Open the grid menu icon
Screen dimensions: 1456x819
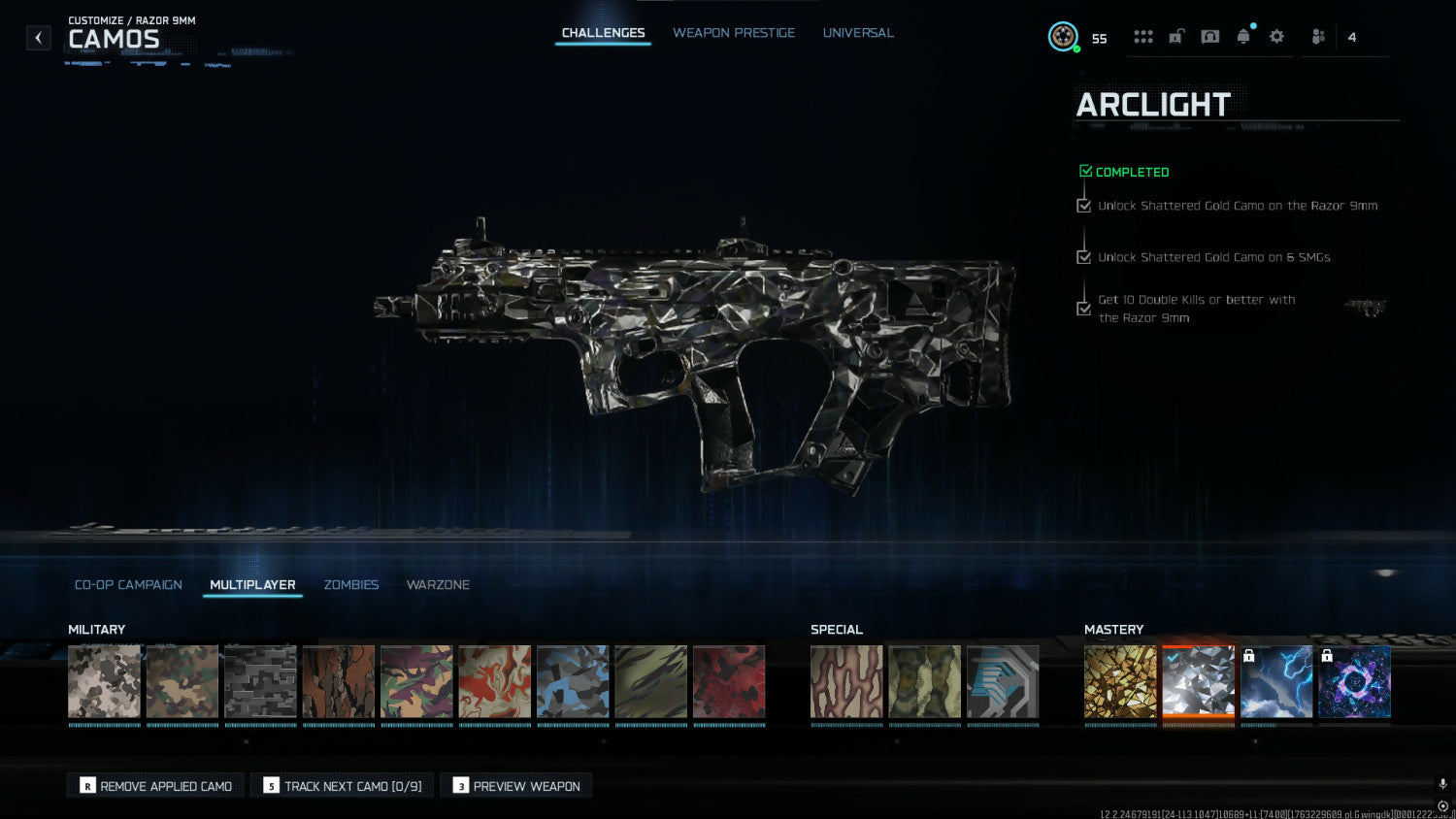(x=1143, y=37)
